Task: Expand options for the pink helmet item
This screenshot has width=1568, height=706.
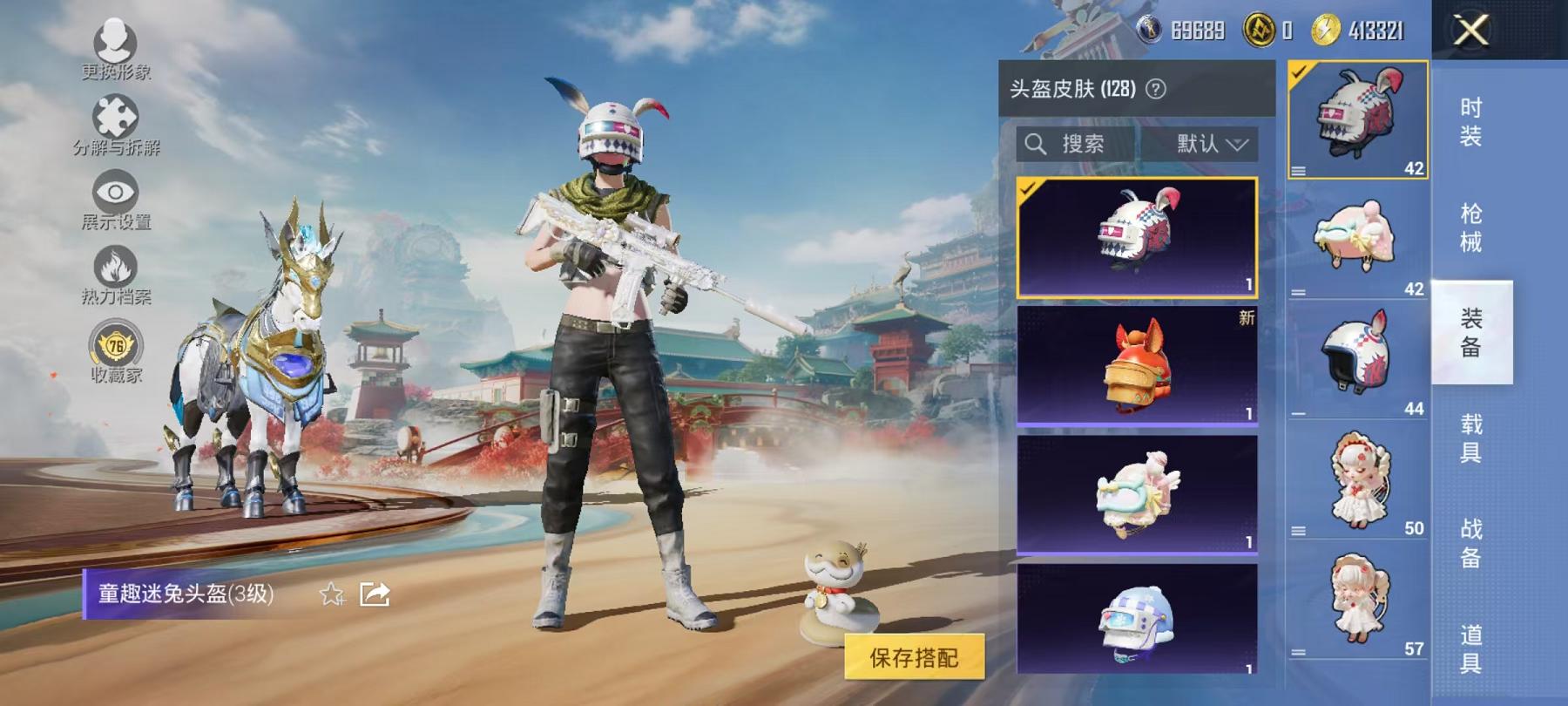Action: (1300, 291)
